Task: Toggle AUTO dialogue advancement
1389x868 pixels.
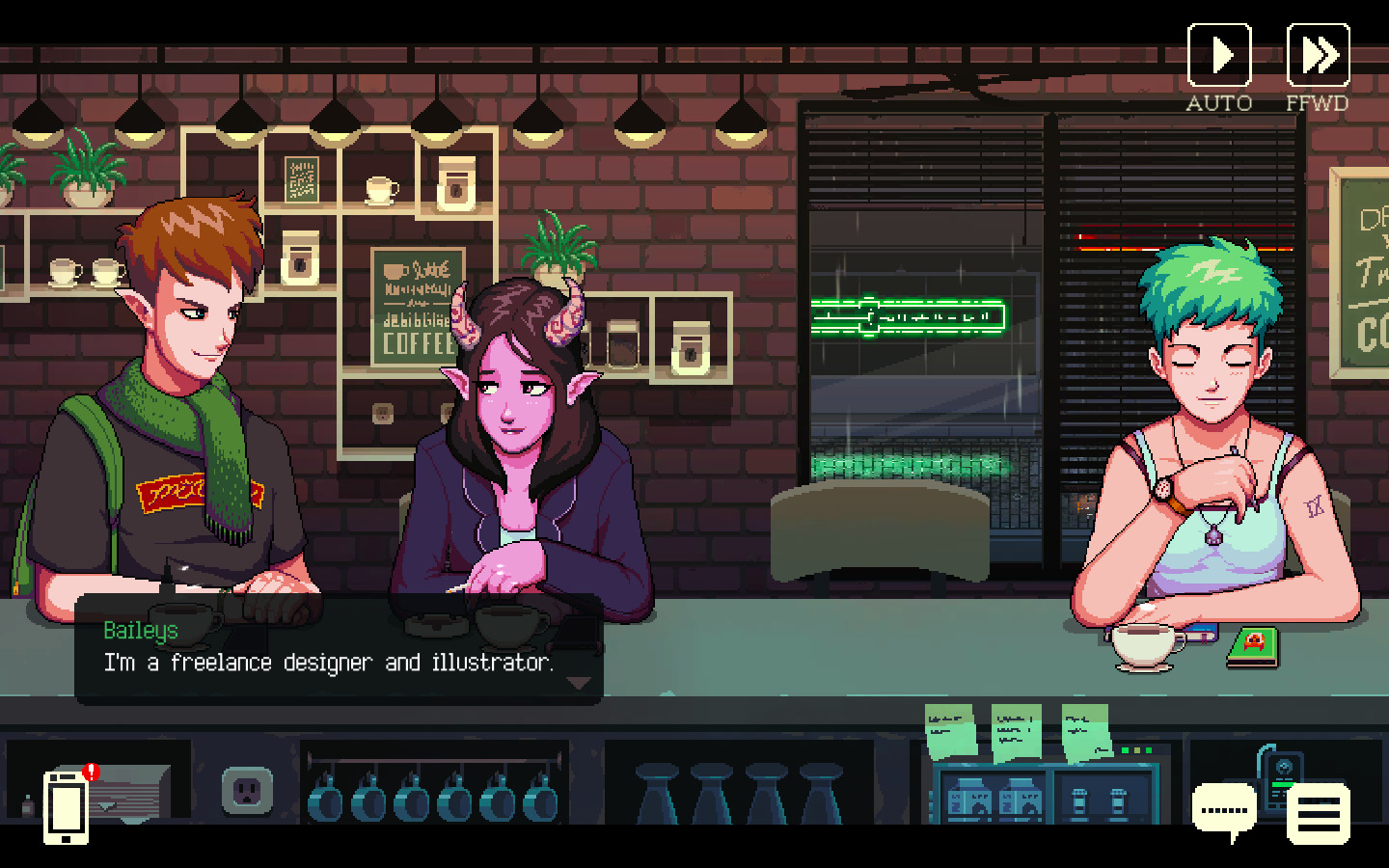Action: [x=1218, y=54]
